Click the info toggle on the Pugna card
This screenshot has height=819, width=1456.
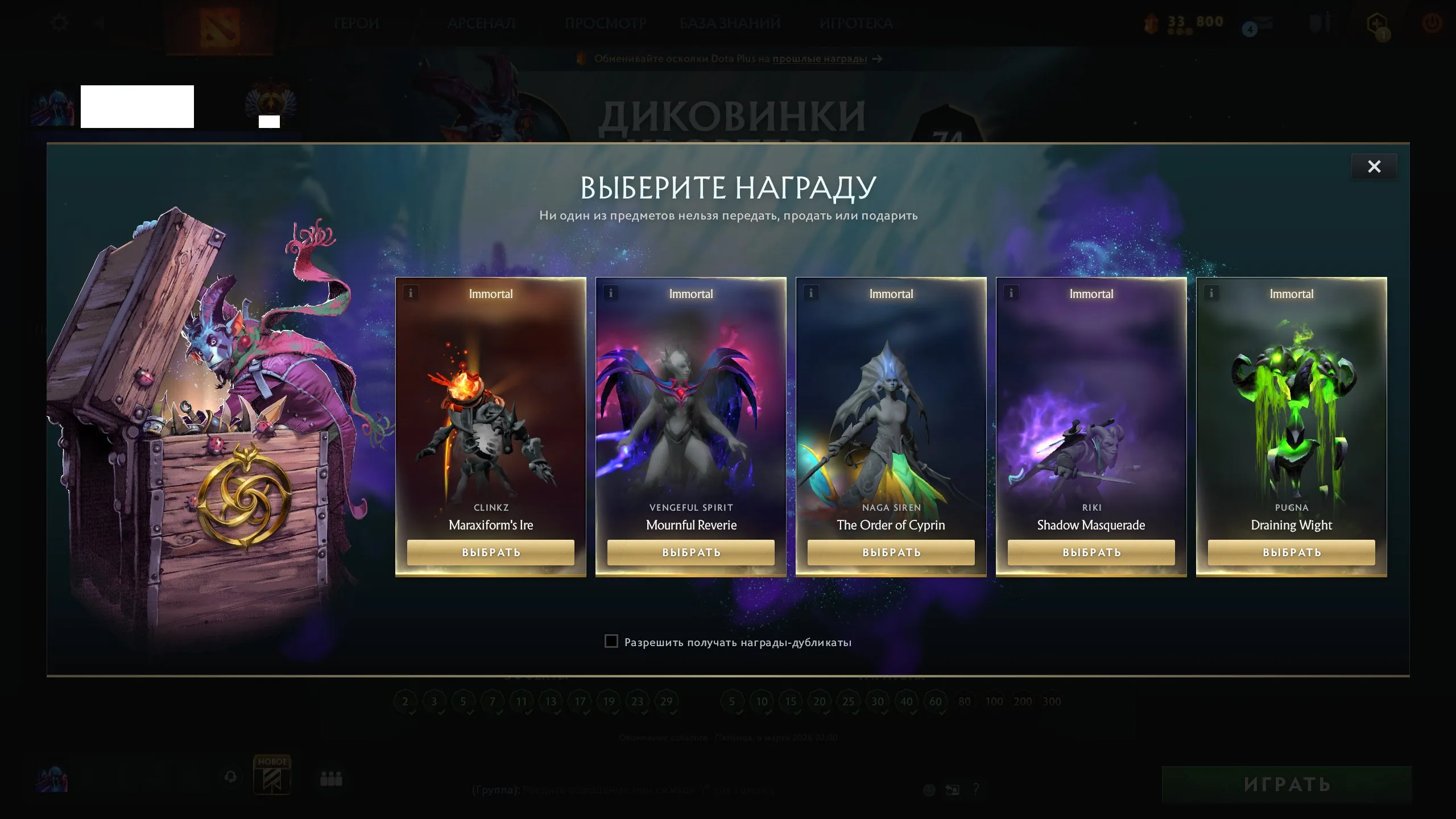(1210, 293)
